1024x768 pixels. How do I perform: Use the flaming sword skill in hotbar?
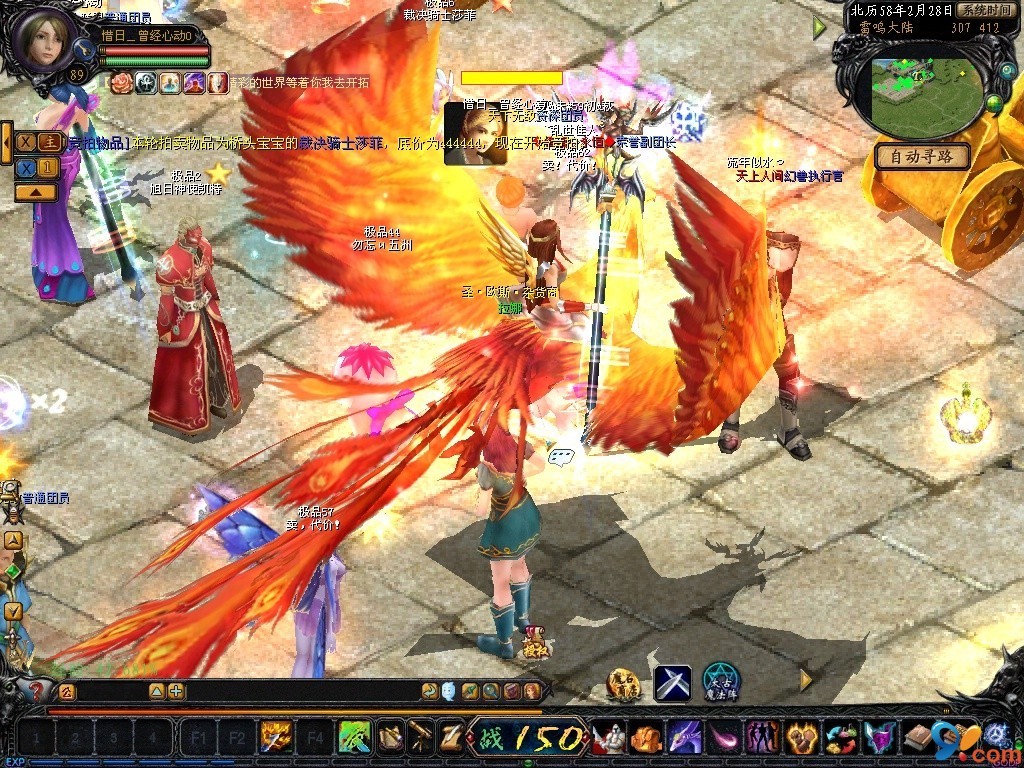tap(274, 738)
